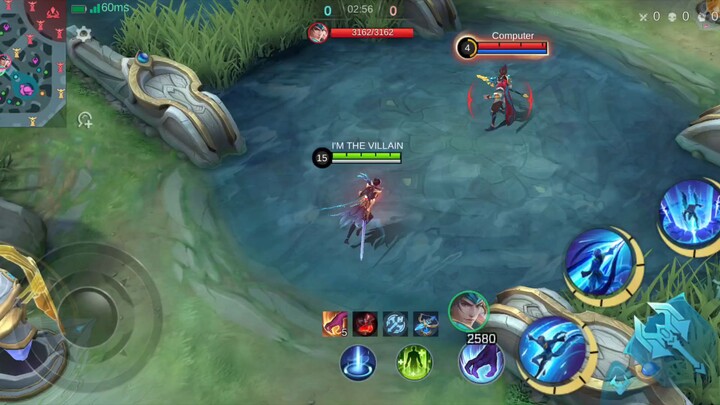Screen dimensions: 720x405
Task: Select the hero portrait above the claw spell
Action: (467, 310)
